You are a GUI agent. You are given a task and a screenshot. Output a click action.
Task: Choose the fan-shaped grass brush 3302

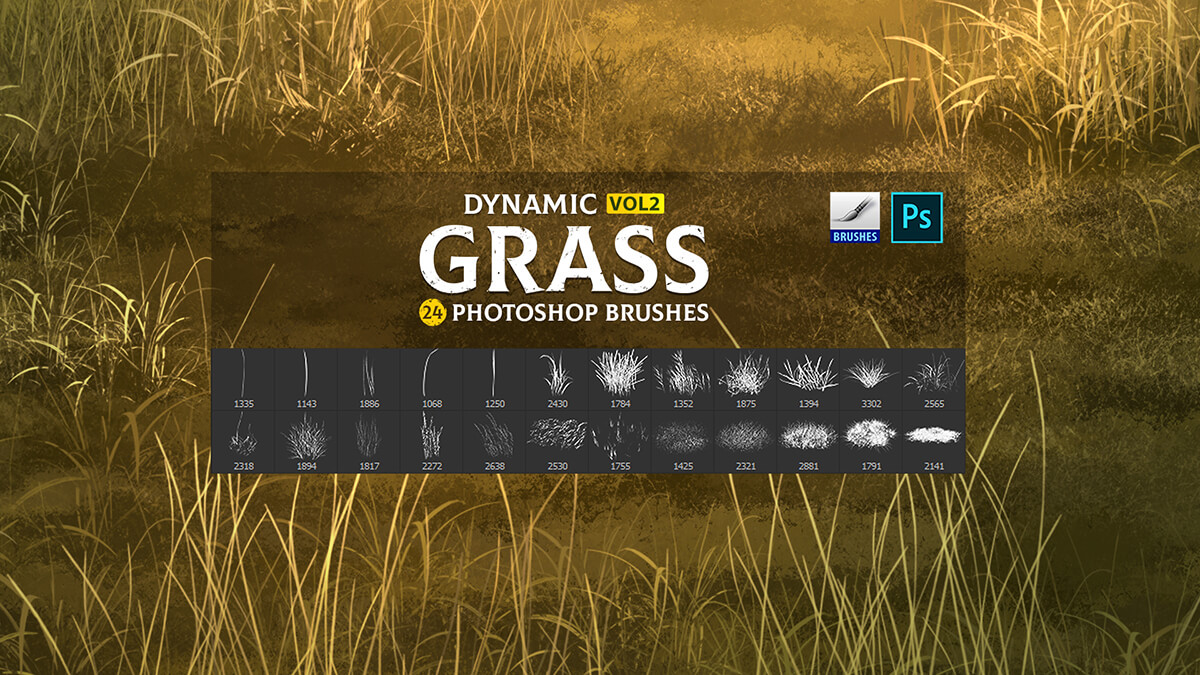[x=871, y=378]
